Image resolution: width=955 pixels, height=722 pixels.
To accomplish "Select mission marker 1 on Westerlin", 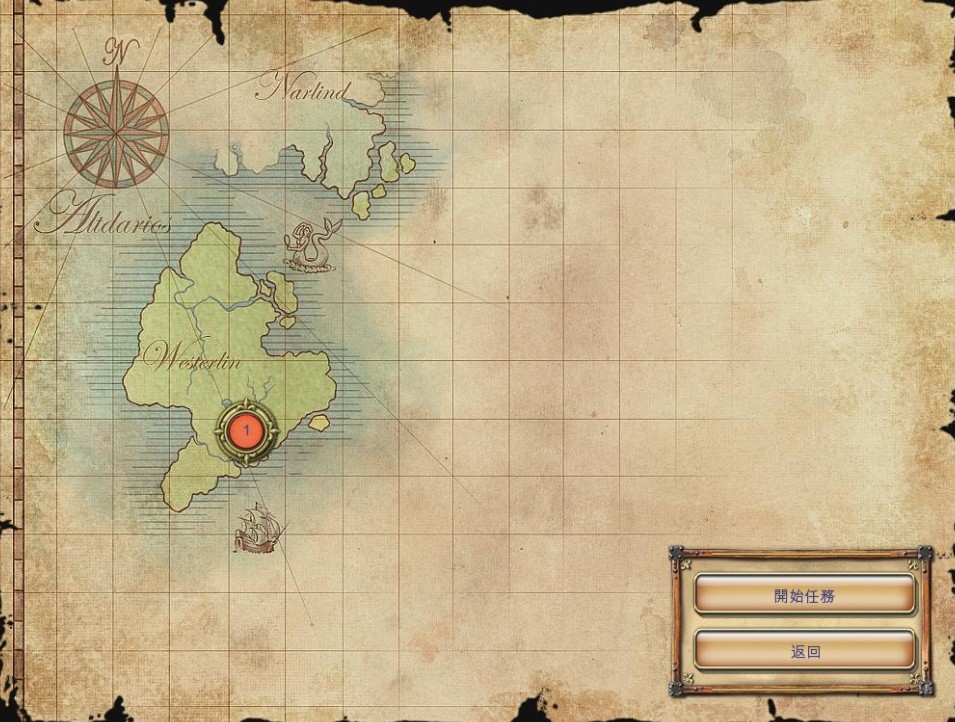I will click(x=245, y=431).
